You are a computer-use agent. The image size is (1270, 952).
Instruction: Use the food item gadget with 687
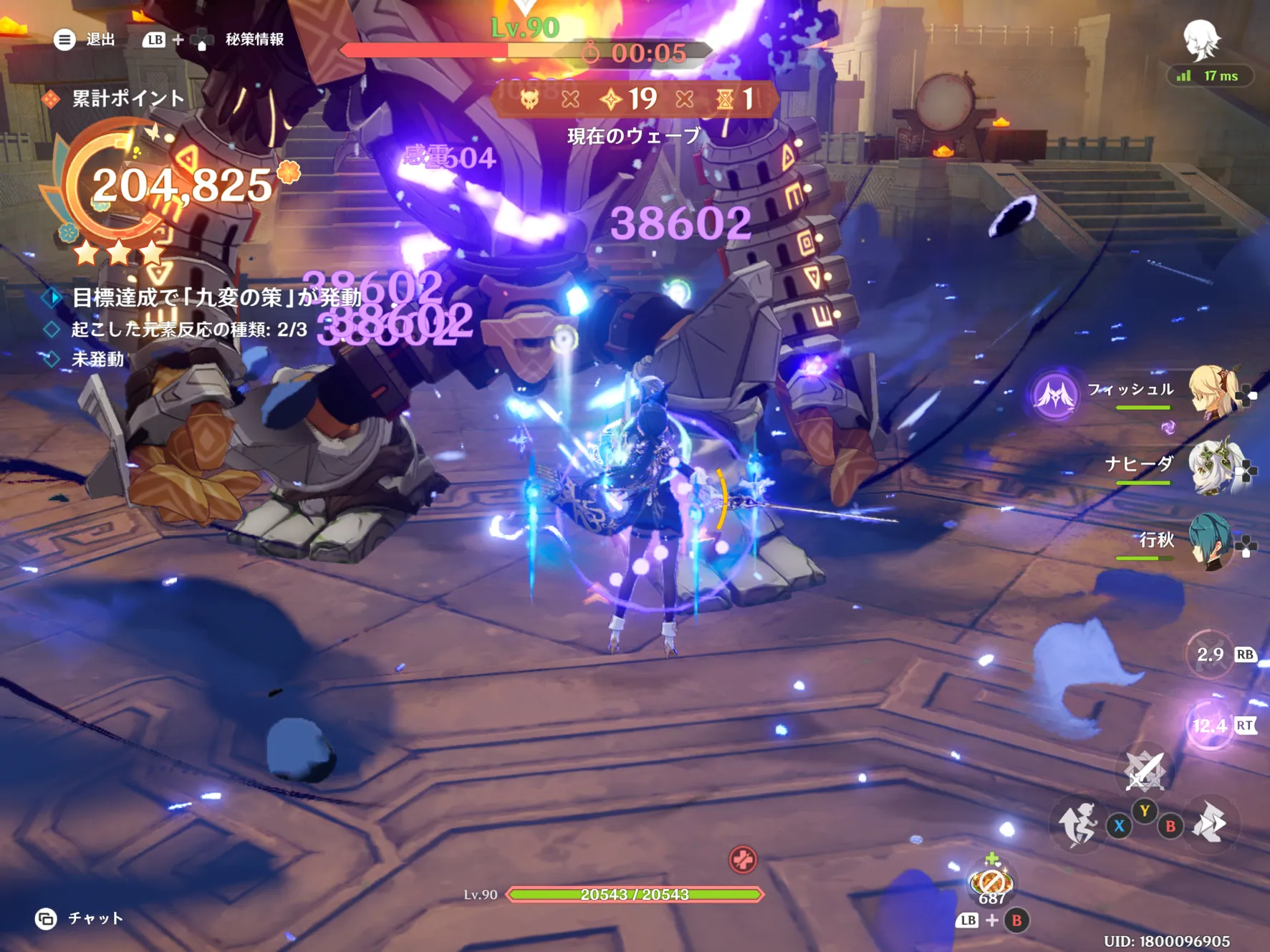[x=991, y=883]
